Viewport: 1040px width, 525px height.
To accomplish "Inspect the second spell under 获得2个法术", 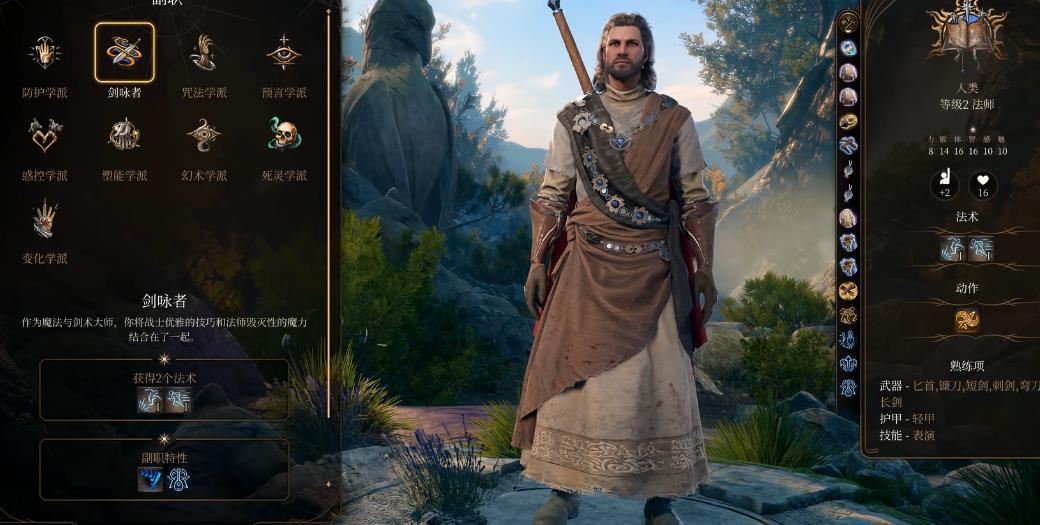I will tap(178, 400).
